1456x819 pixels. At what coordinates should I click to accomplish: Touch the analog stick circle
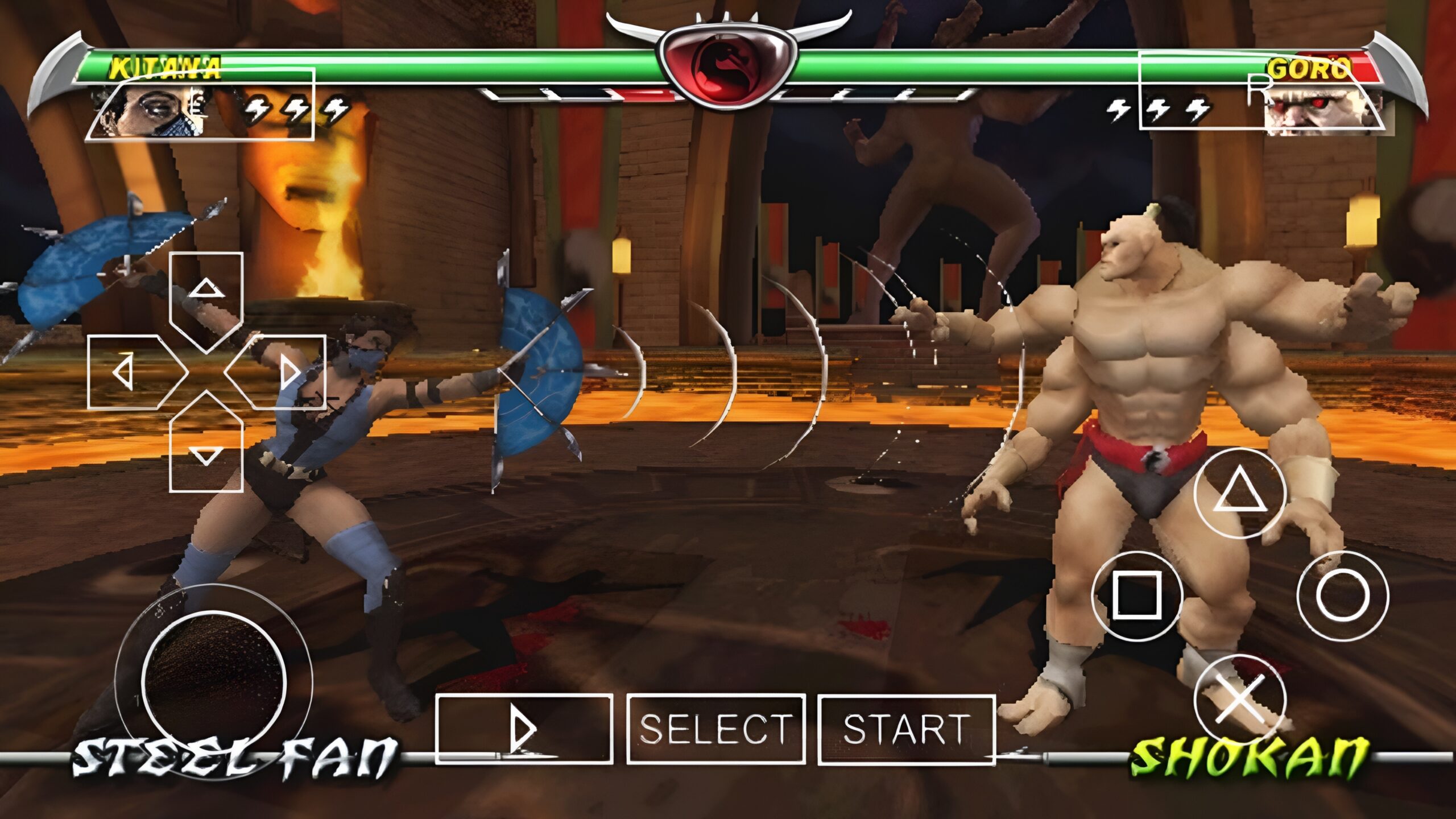[213, 682]
